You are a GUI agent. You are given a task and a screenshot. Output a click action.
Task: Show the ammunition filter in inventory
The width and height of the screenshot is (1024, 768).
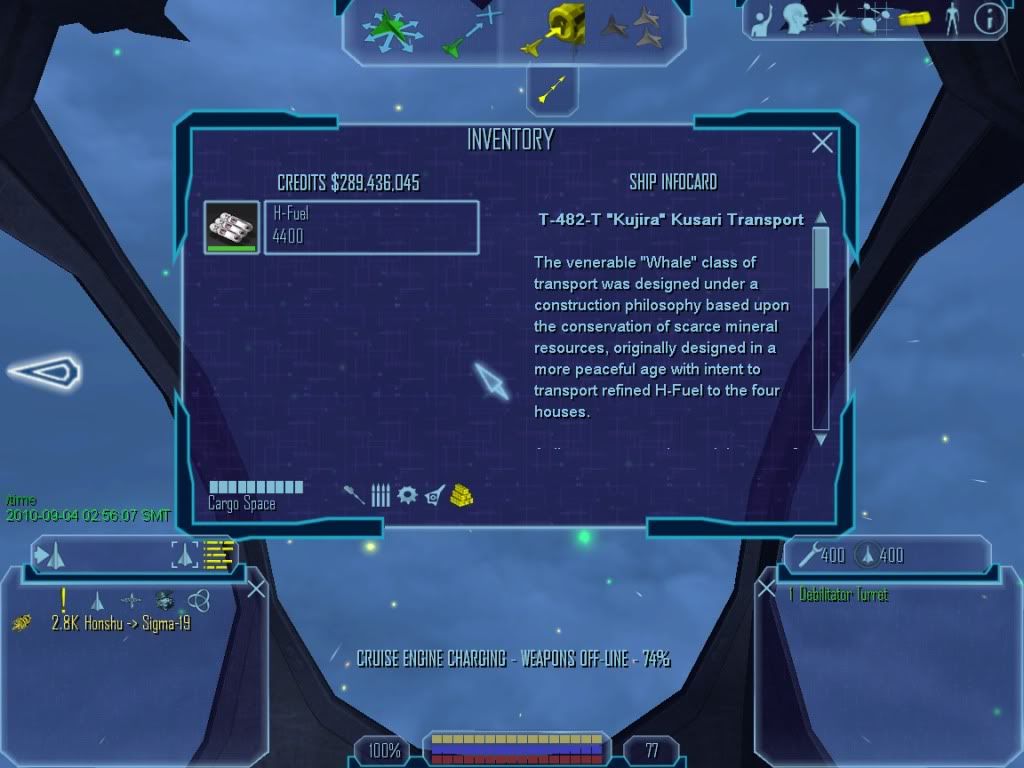(380, 495)
